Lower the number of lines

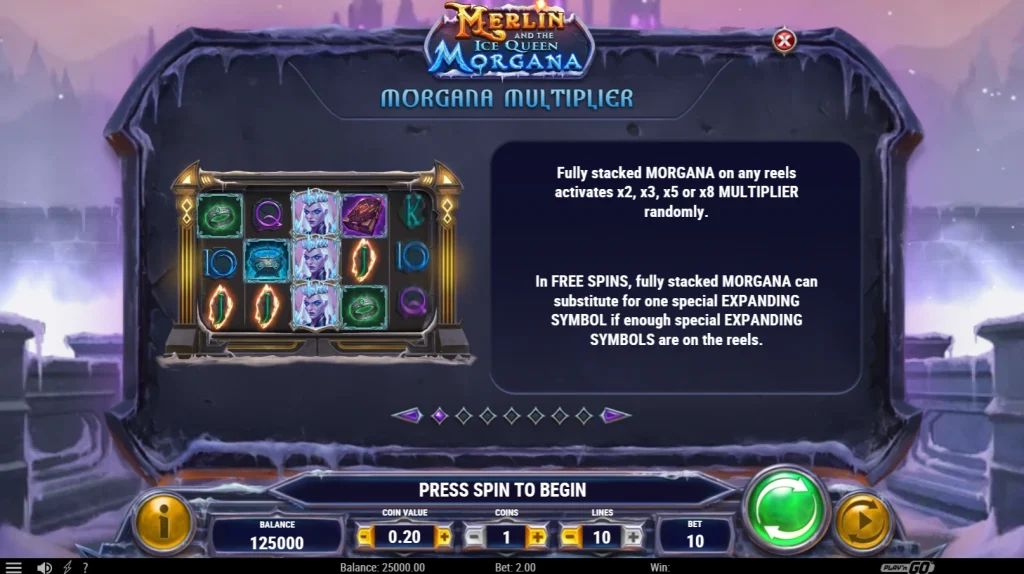tap(571, 537)
